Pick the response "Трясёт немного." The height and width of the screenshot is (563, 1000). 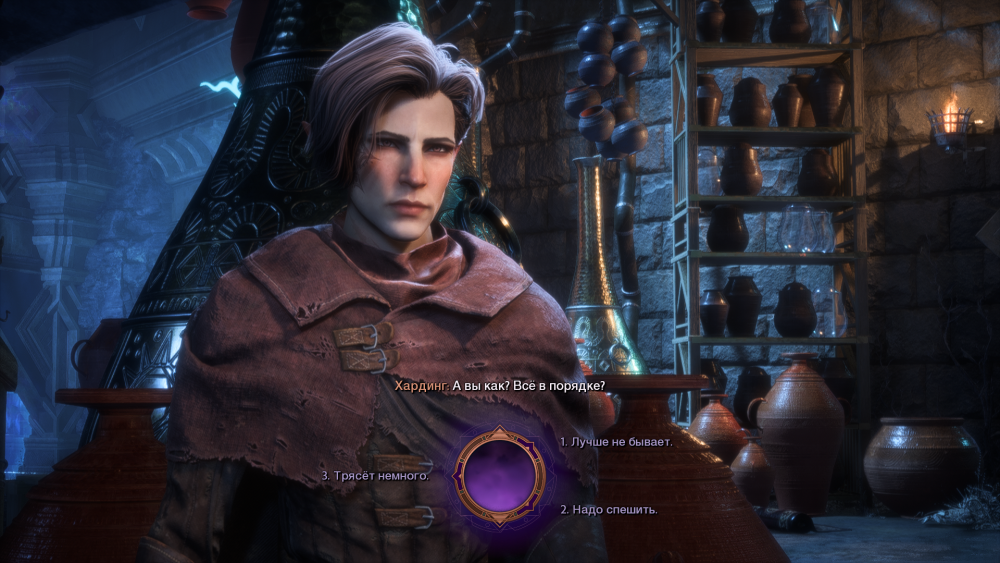click(376, 476)
